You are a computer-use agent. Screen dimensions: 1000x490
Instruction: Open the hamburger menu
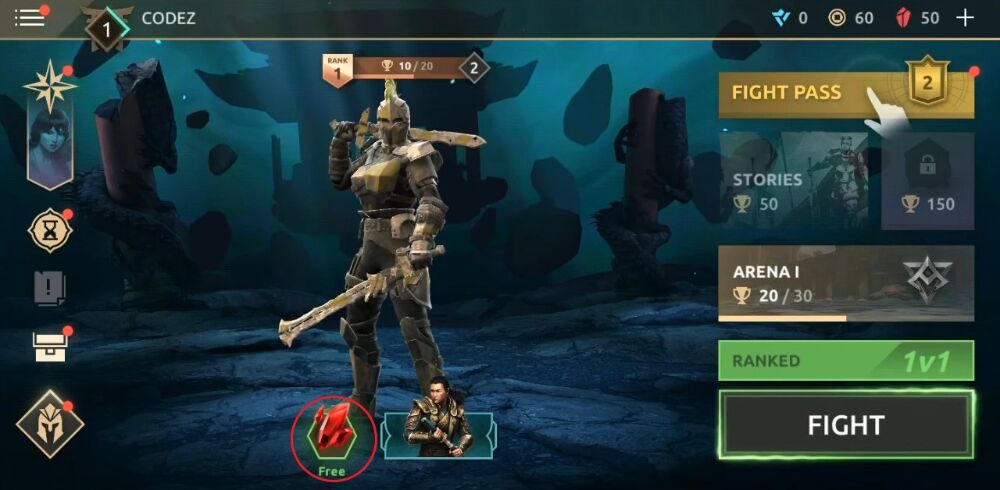(x=30, y=18)
